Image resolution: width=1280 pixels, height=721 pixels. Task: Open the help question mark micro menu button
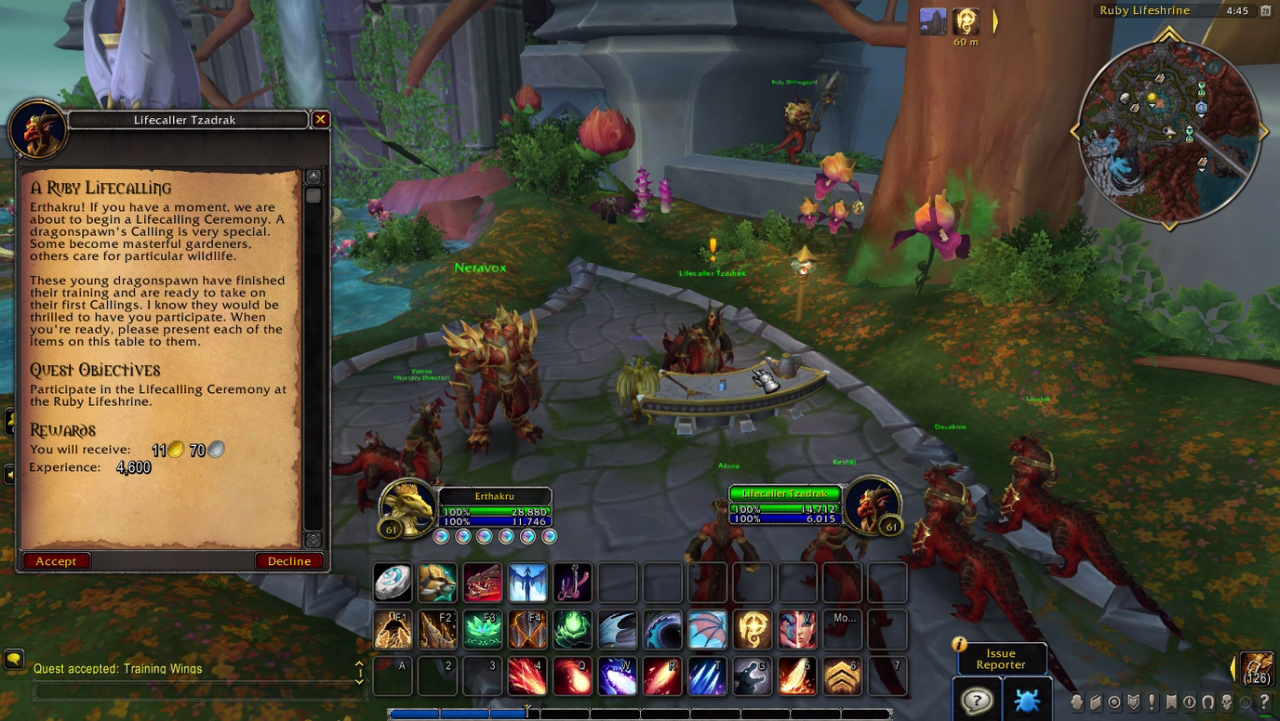[1265, 702]
